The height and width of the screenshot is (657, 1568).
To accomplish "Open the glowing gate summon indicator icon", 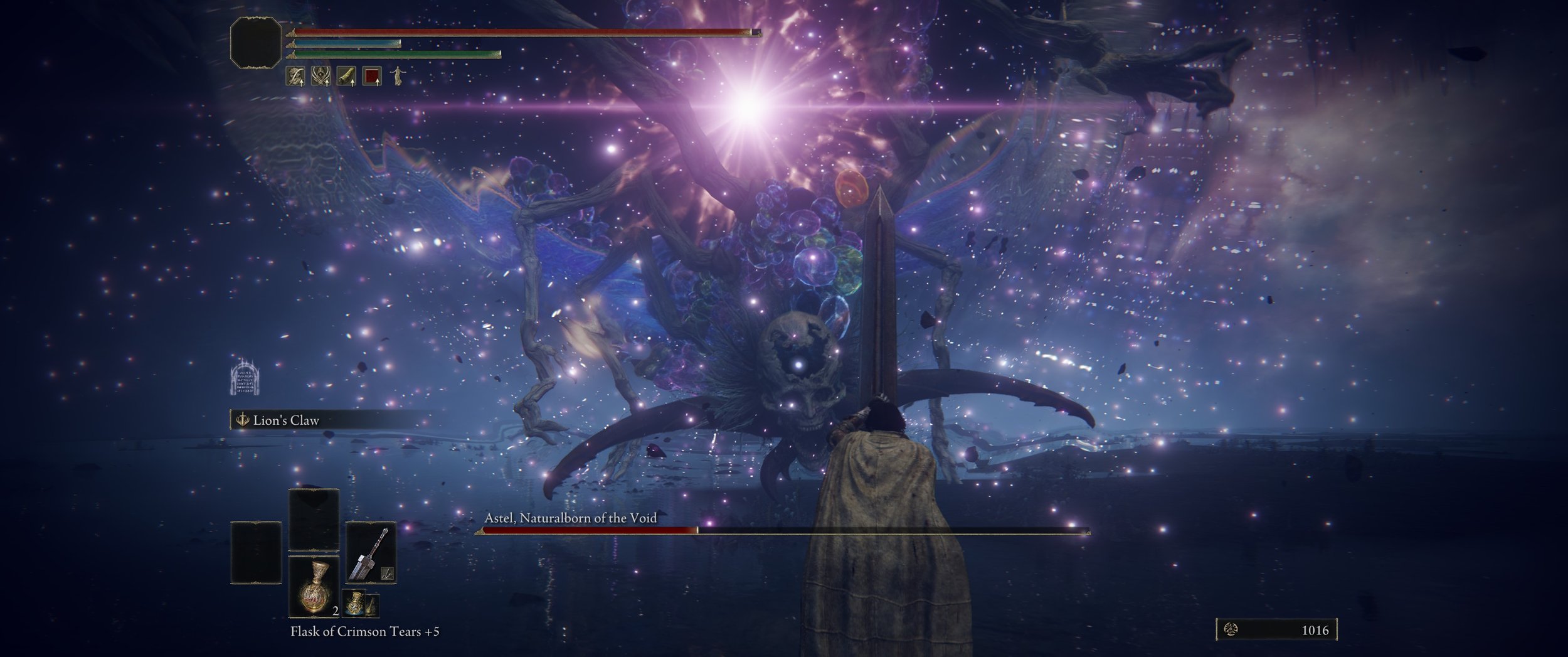I will [245, 378].
